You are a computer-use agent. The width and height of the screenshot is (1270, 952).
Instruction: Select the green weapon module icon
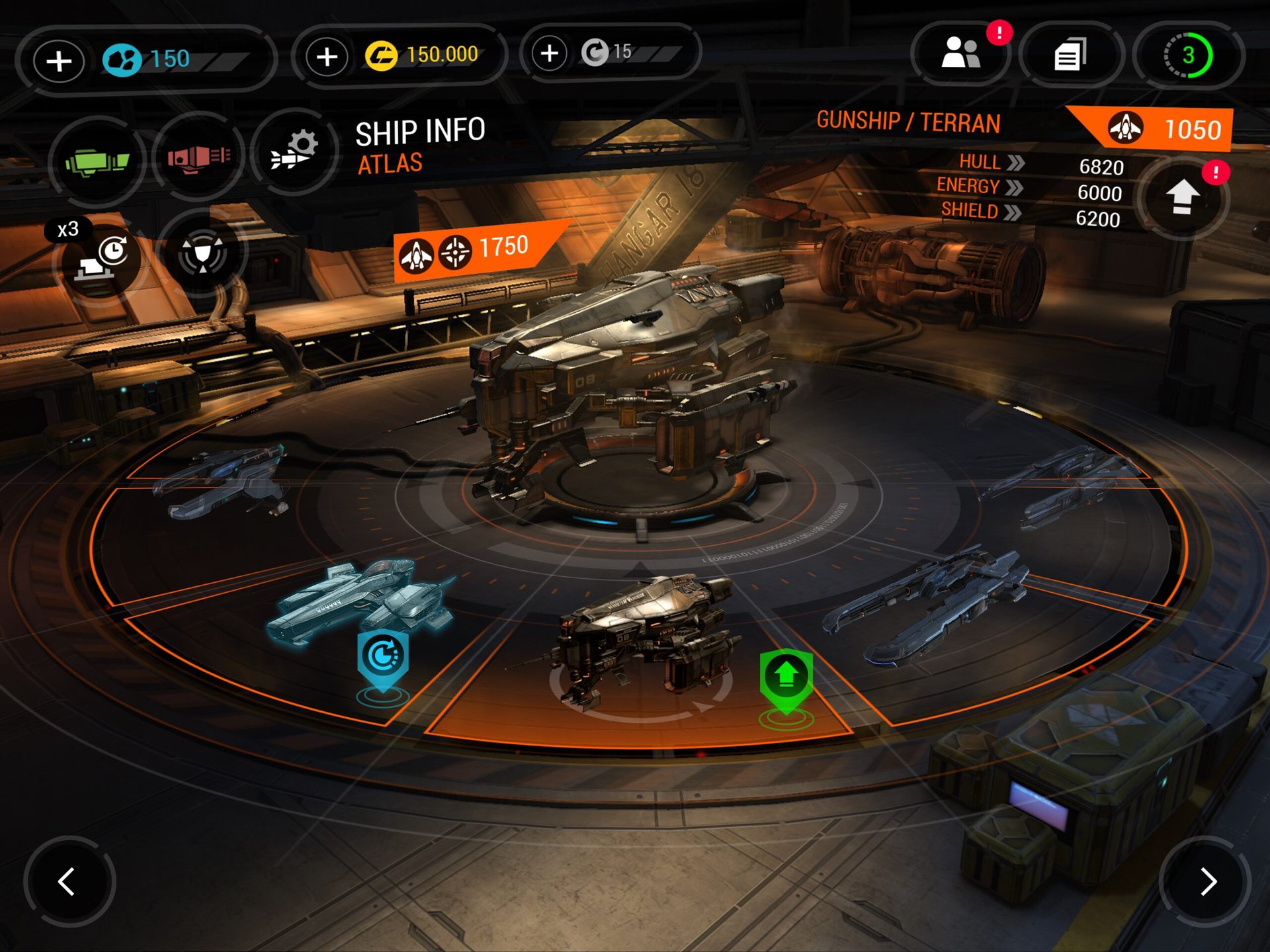(x=97, y=160)
